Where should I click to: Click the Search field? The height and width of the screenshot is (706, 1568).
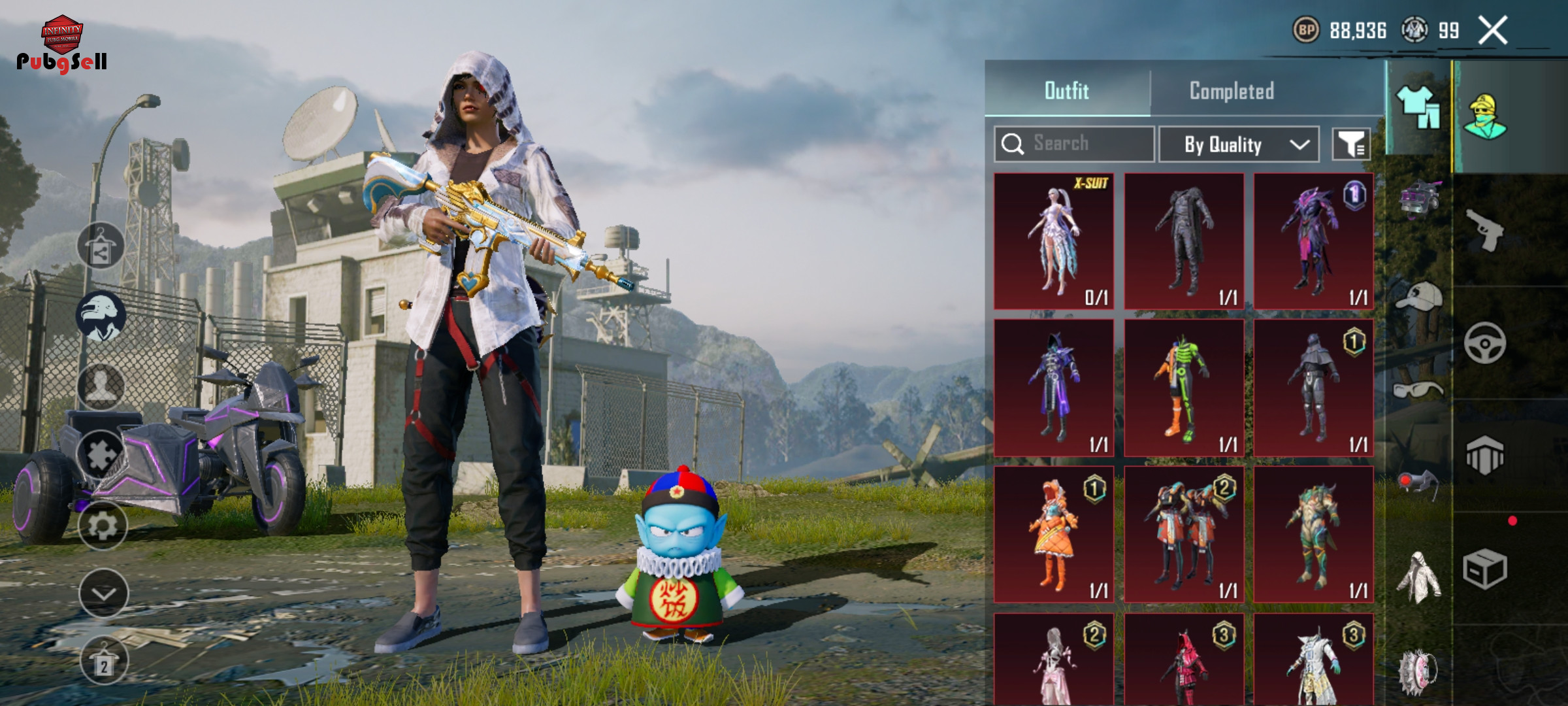coord(1075,144)
